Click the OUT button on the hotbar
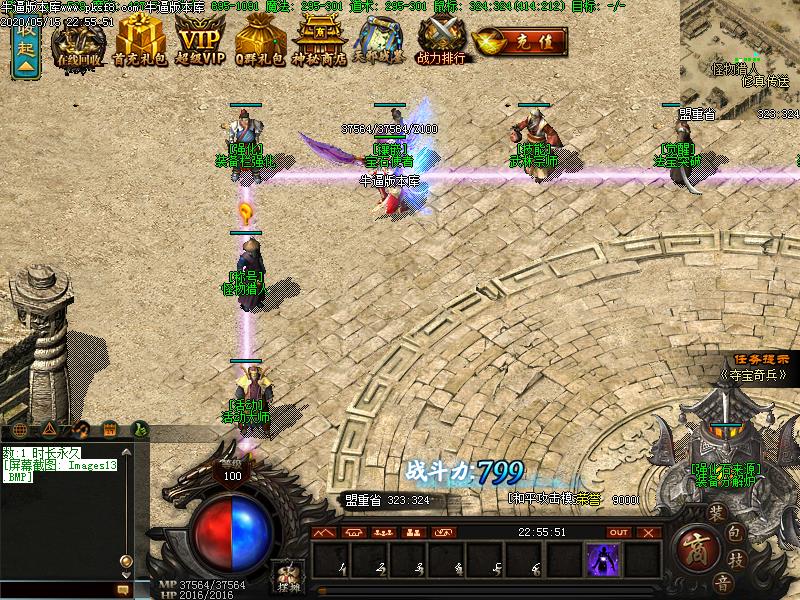 619,533
